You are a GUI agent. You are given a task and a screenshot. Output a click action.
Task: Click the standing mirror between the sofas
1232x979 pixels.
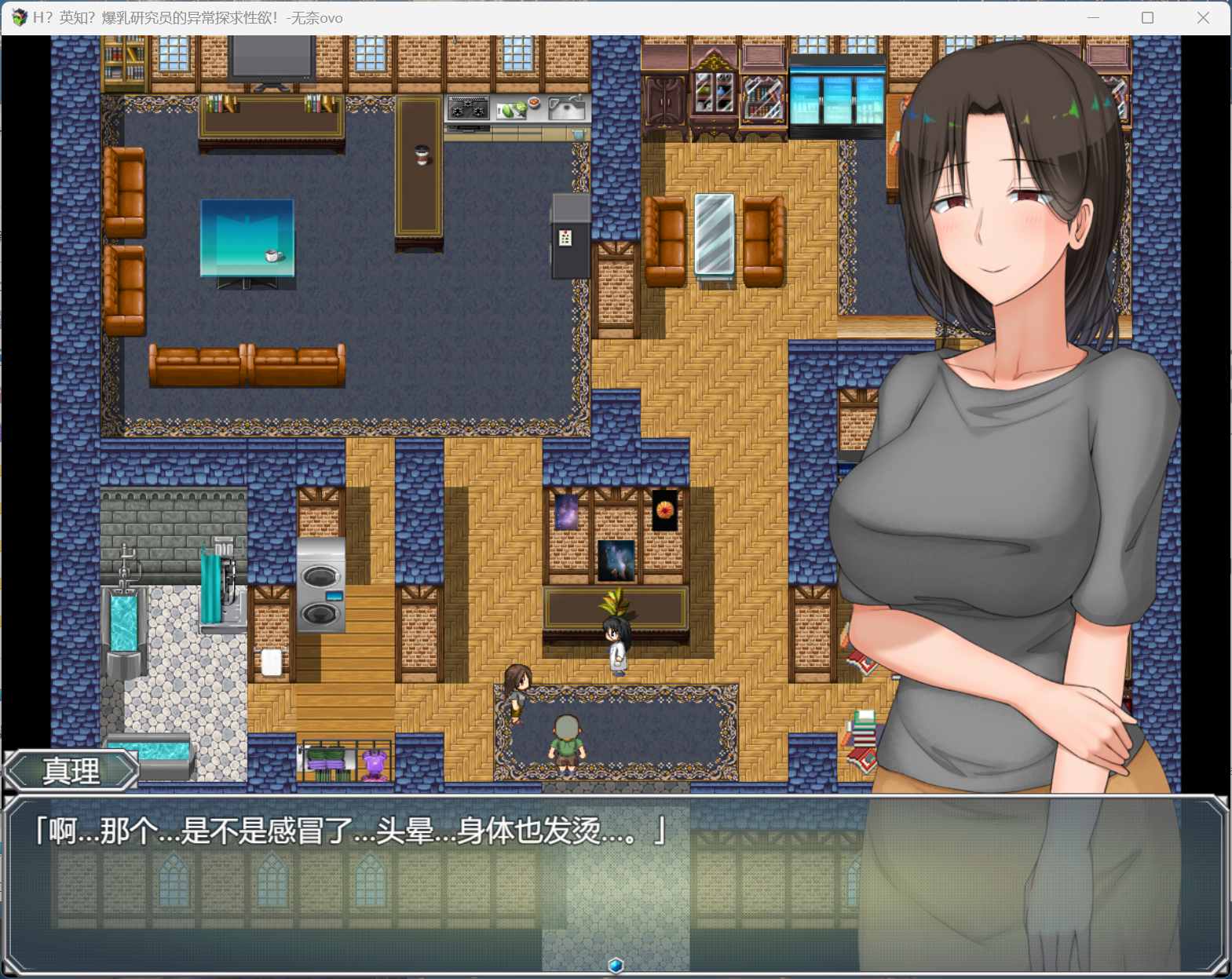pyautogui.click(x=715, y=236)
